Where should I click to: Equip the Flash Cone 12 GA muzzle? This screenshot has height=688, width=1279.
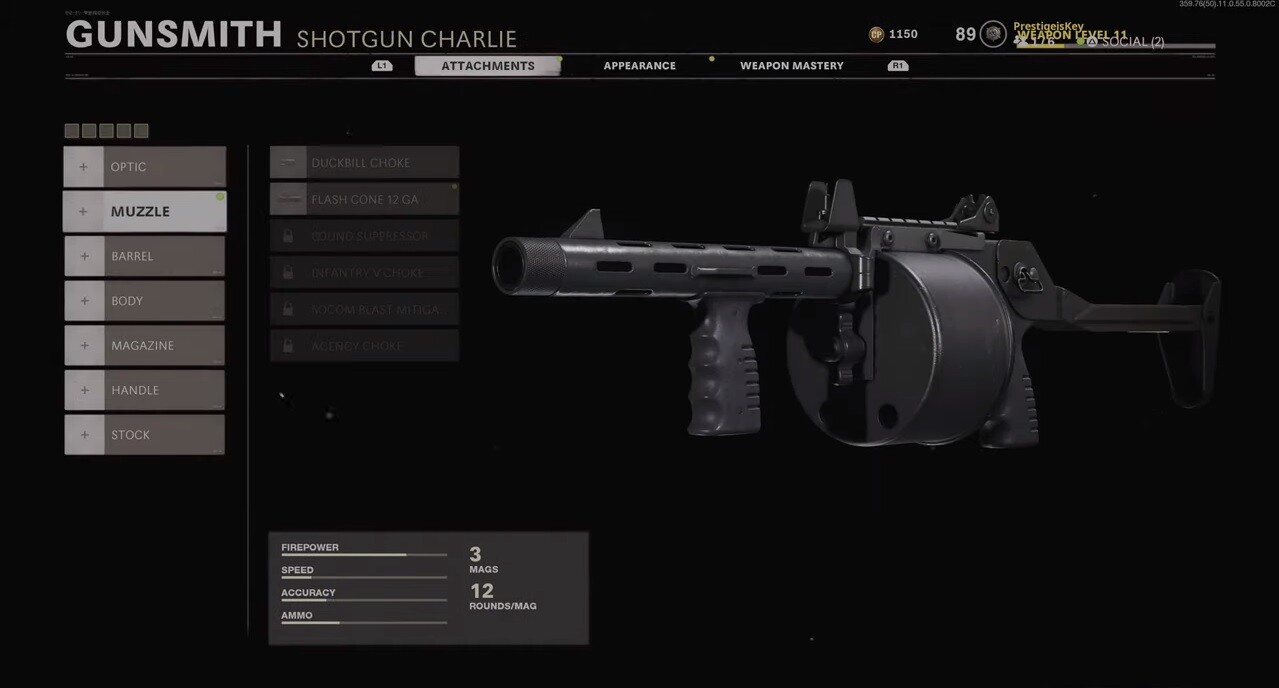[364, 199]
